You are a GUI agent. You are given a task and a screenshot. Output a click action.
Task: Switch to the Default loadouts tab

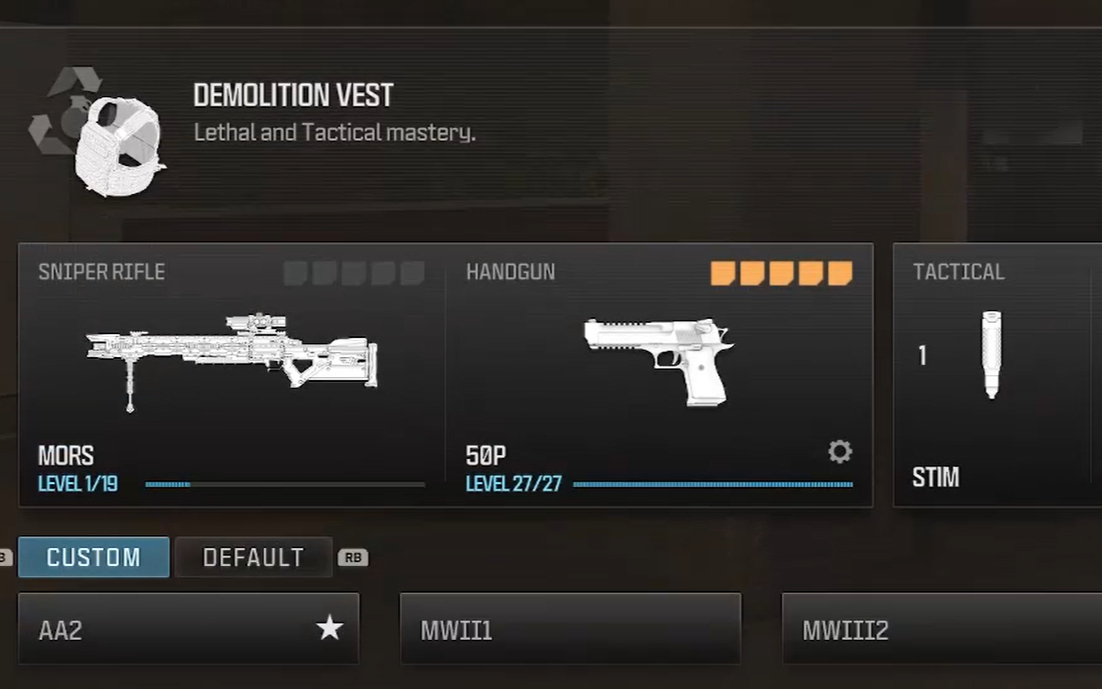pyautogui.click(x=253, y=557)
